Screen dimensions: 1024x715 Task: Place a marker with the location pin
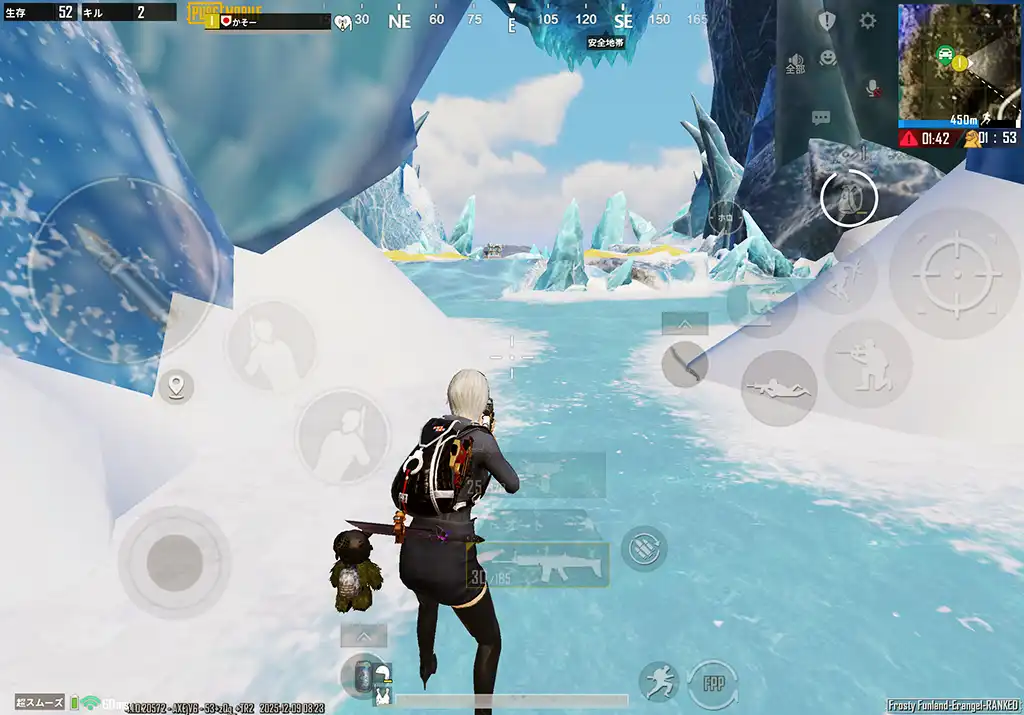(x=176, y=385)
